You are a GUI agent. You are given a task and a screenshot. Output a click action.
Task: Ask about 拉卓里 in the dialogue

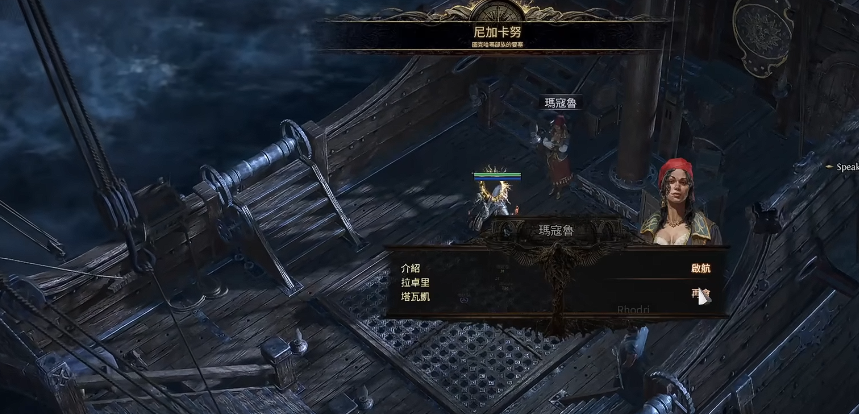[415, 283]
